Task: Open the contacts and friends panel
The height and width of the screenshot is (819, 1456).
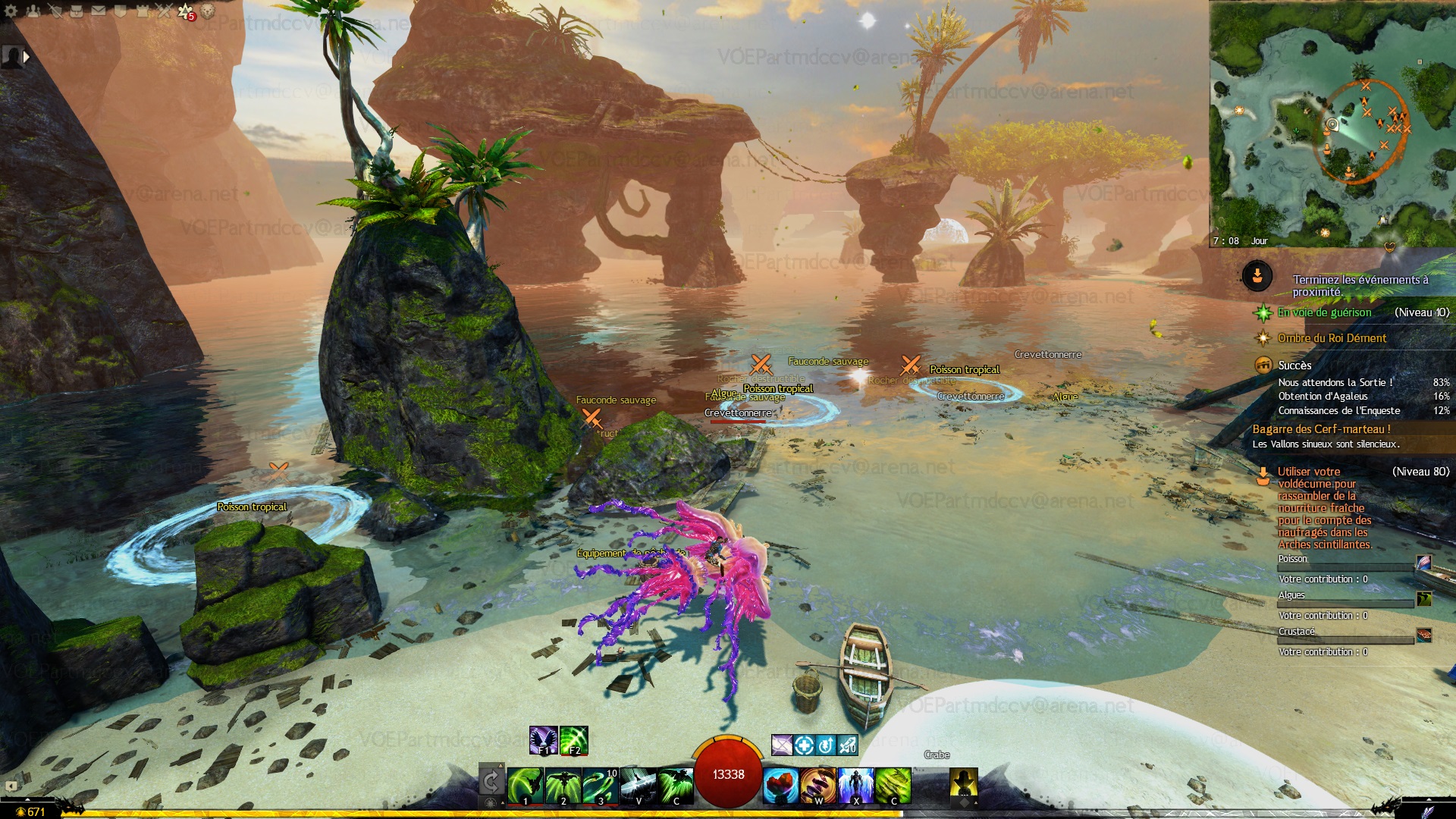Action: (33, 11)
